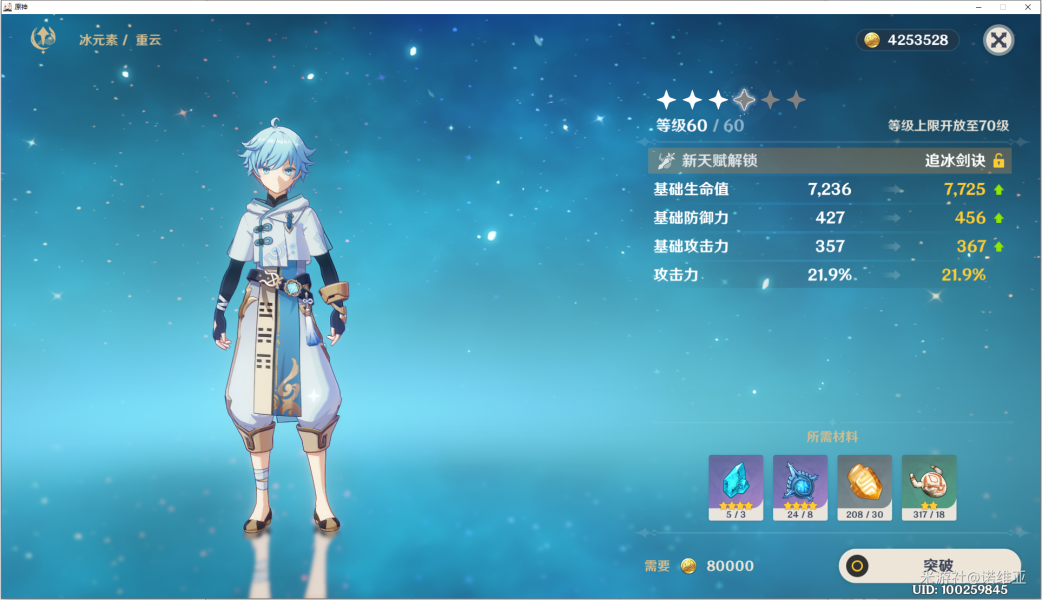Viewport: 1042px width, 600px height.
Task: Click the 突破 ascend button
Action: coord(929,566)
